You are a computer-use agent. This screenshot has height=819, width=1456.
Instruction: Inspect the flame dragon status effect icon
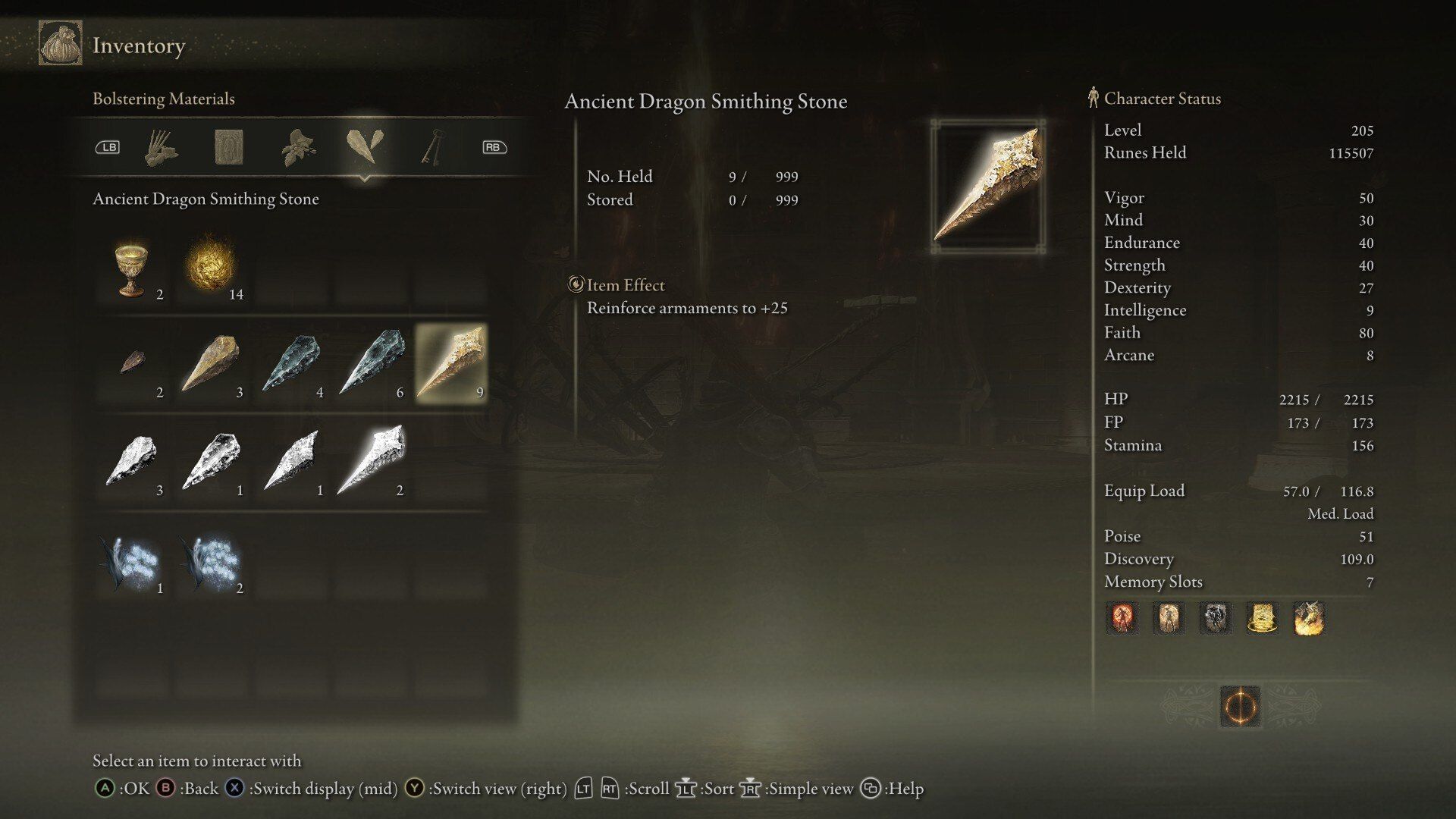pyautogui.click(x=1309, y=619)
